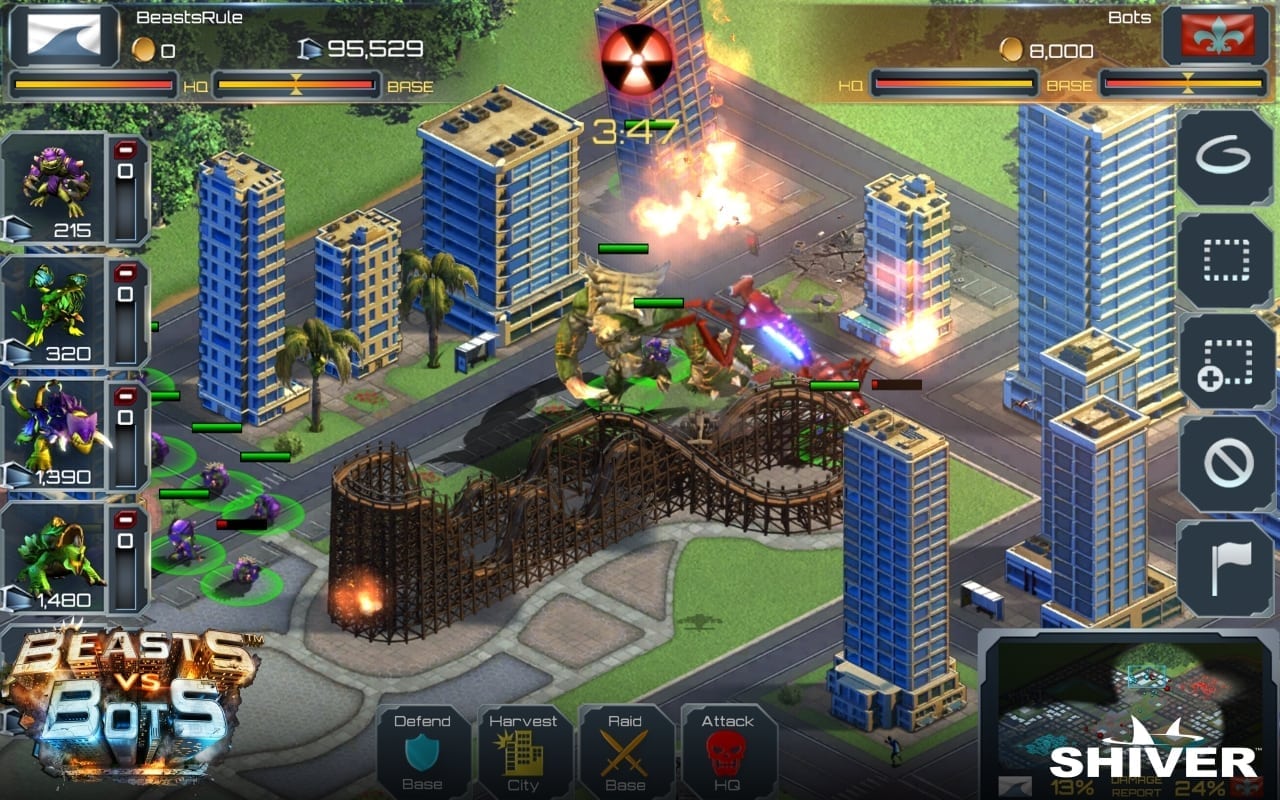Screen dimensions: 1280x800
Task: Issue the Defend Base command
Action: (422, 752)
